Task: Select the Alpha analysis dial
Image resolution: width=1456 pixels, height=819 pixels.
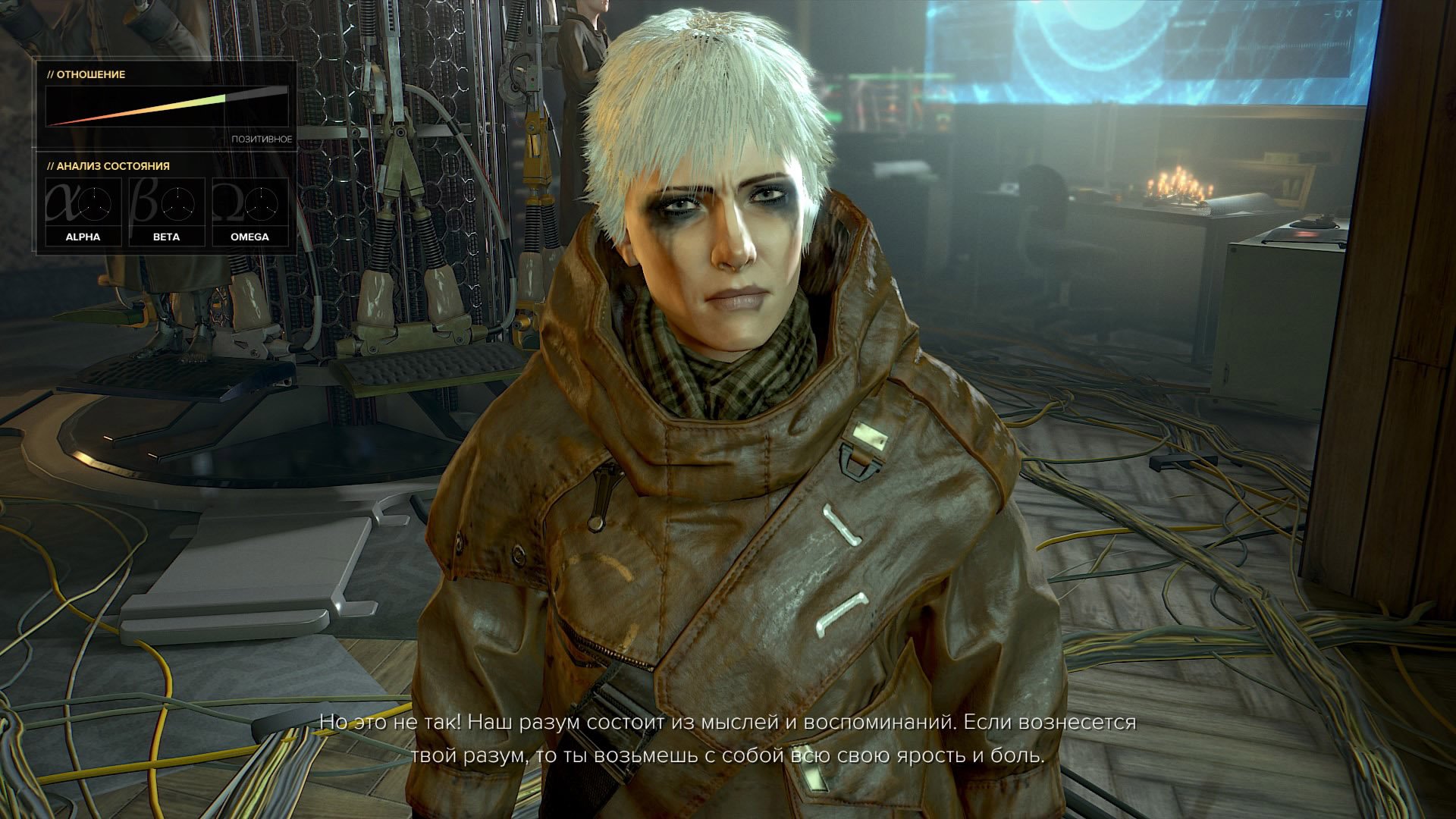Action: pyautogui.click(x=96, y=203)
